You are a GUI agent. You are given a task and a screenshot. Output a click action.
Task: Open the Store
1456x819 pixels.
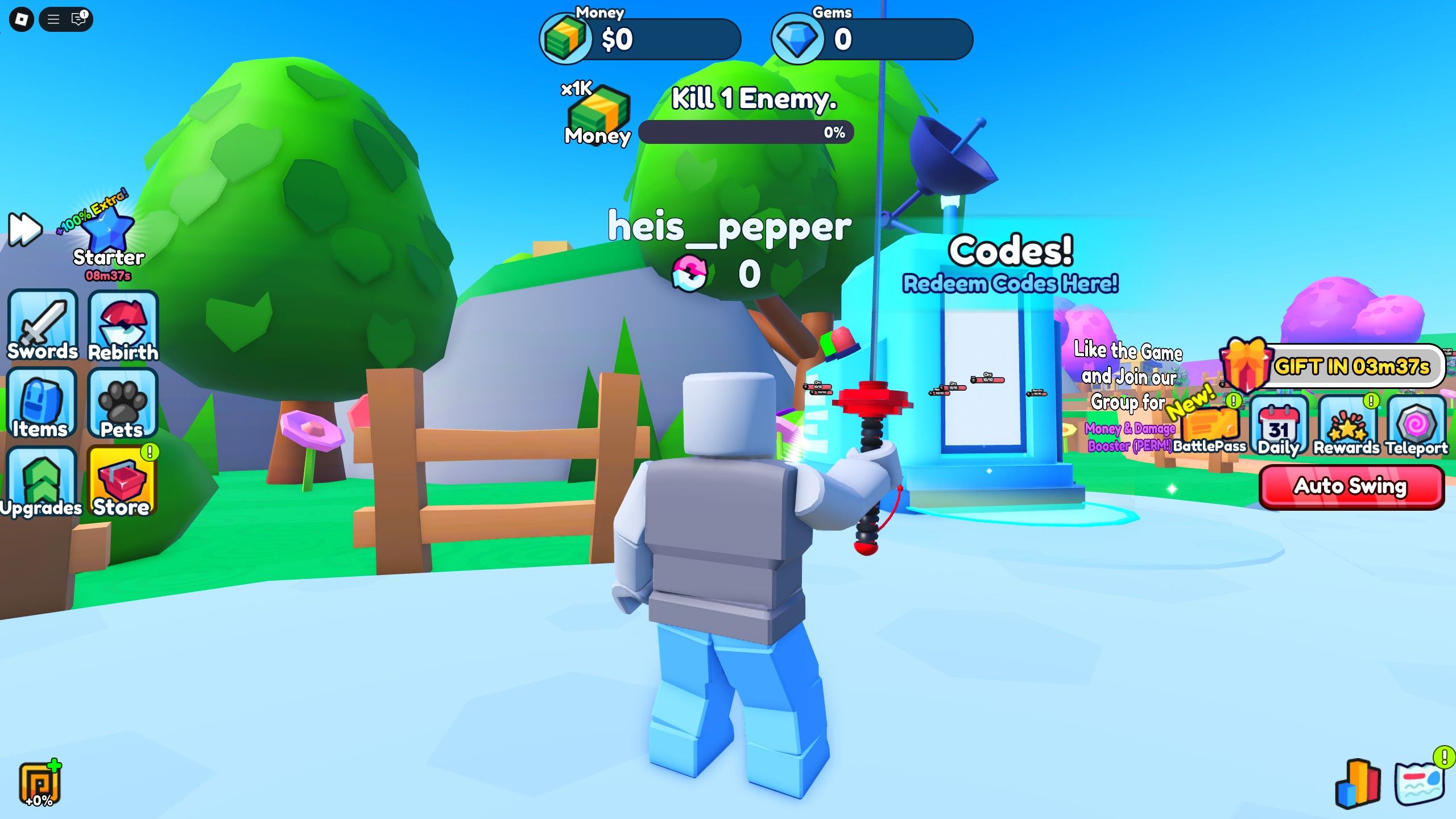(121, 481)
